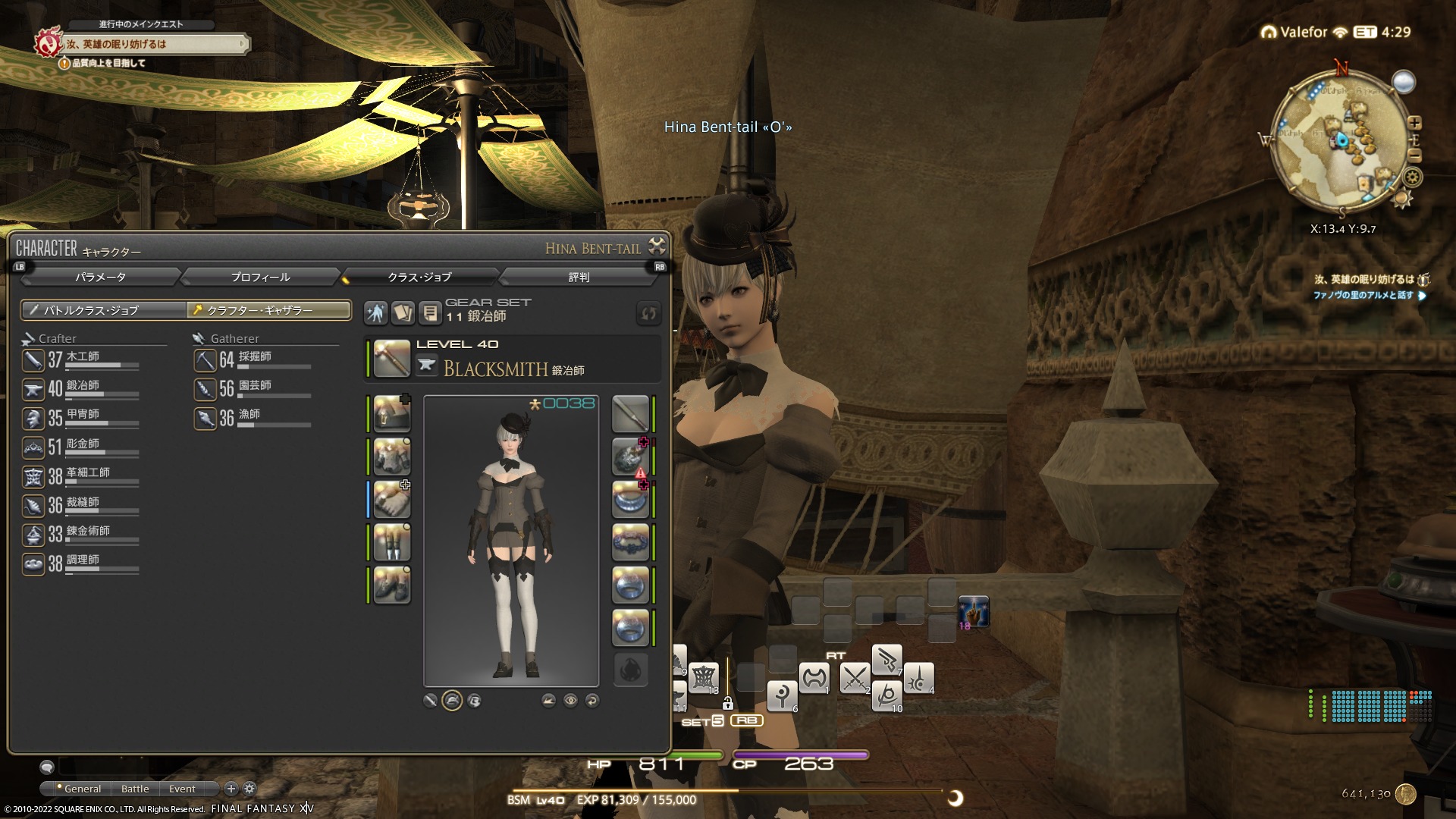Select the クラフター･ギャザラー list
1456x819 pixels.
pyautogui.click(x=269, y=310)
